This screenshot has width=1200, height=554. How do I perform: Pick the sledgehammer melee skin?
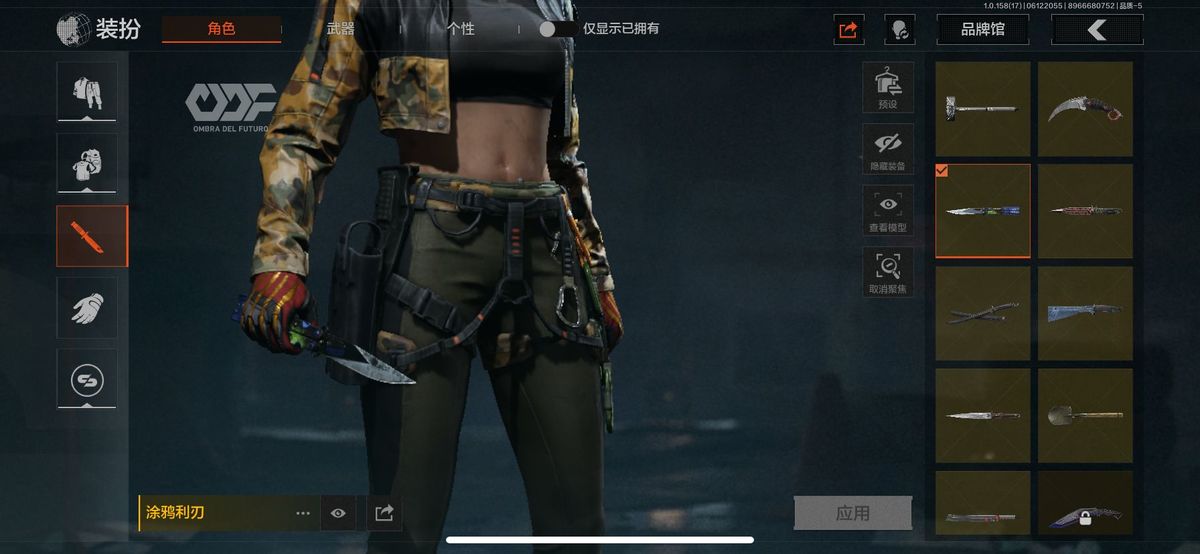[x=983, y=108]
